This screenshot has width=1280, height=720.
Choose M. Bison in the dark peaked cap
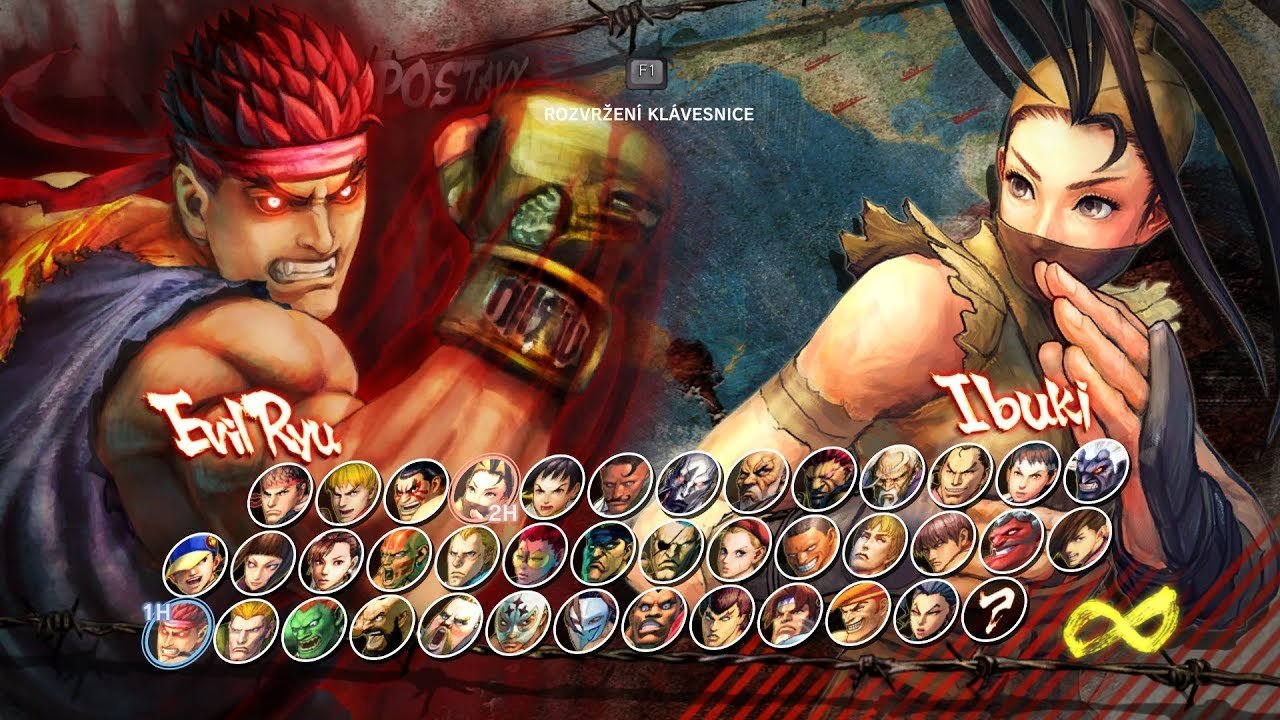[604, 553]
